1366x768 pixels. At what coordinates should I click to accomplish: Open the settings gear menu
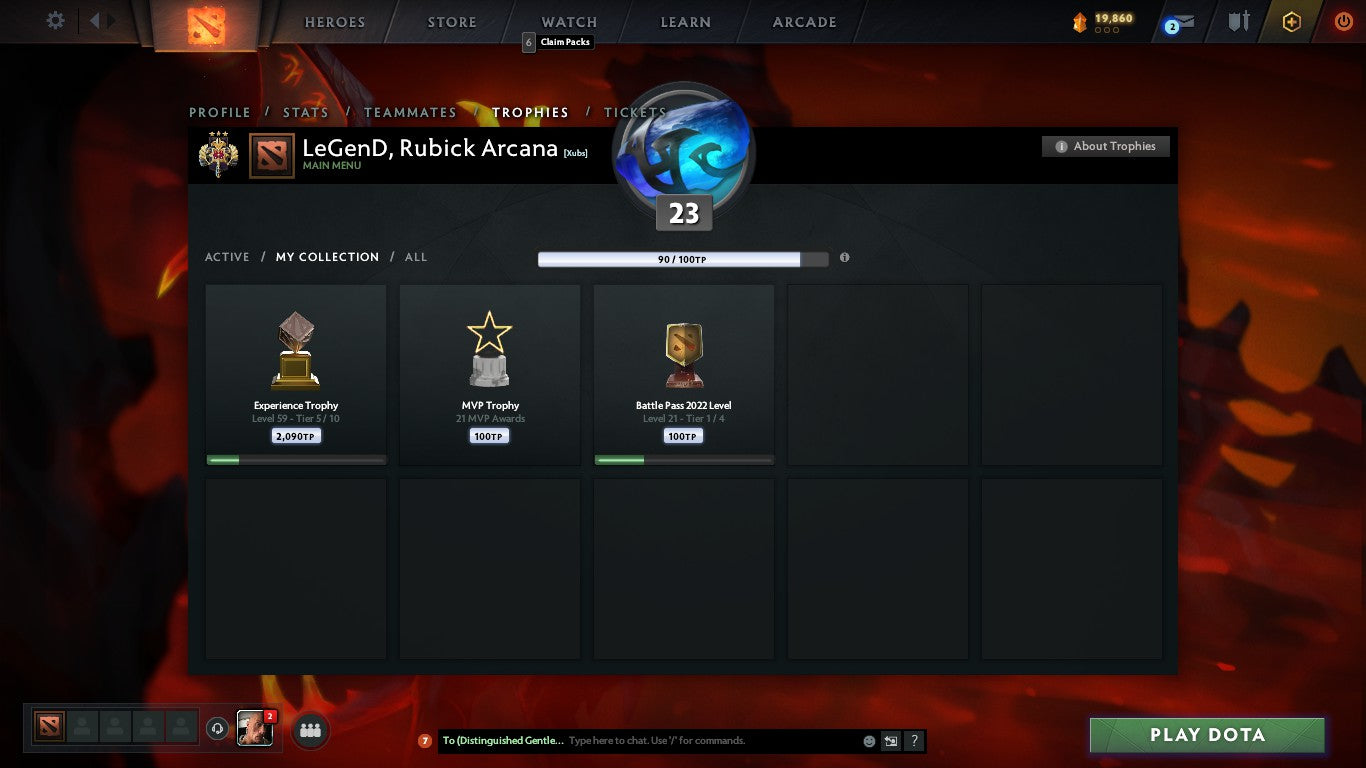[x=55, y=20]
